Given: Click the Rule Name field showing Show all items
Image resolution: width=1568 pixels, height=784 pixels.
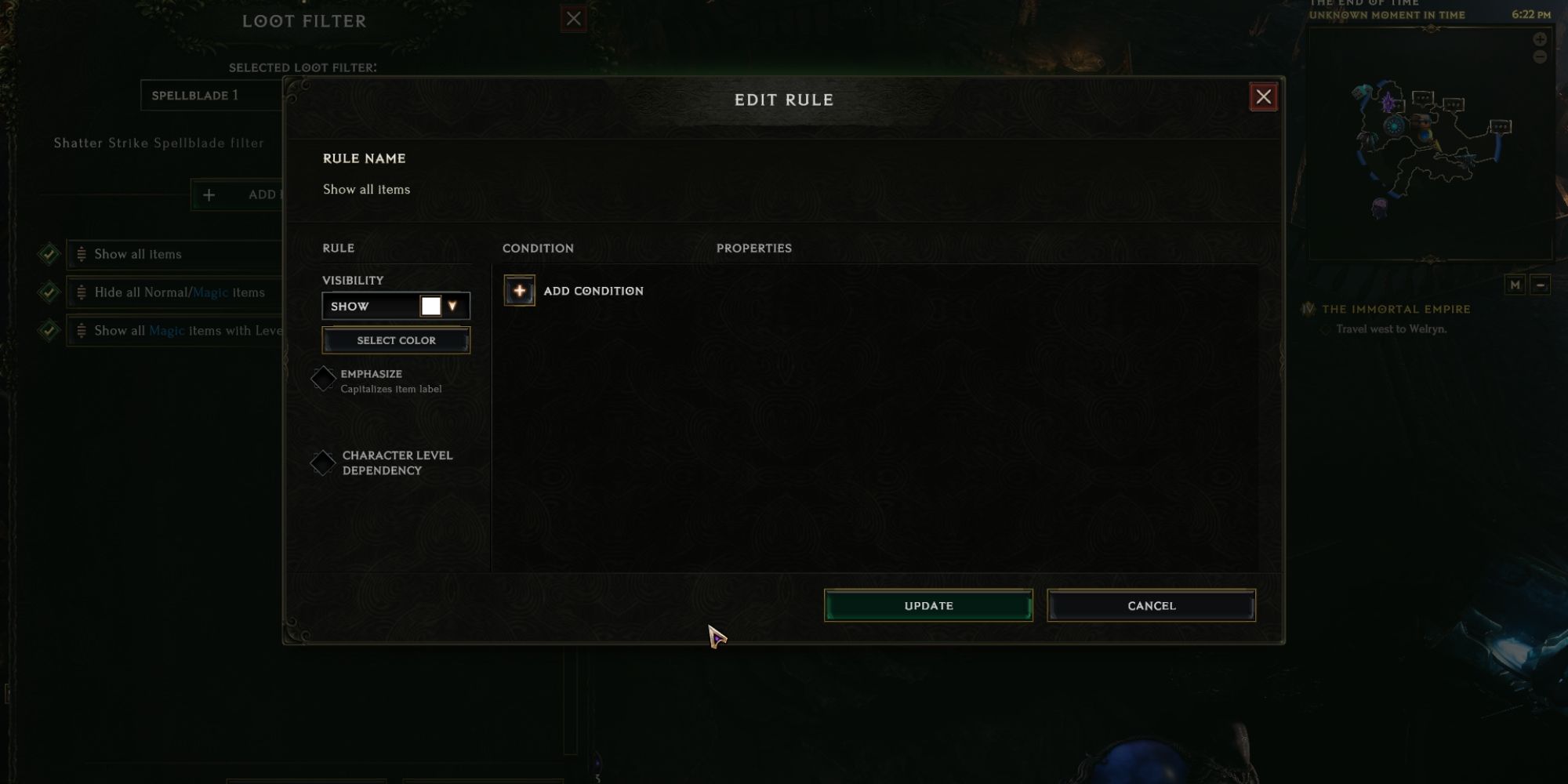Looking at the screenshot, I should click(366, 189).
